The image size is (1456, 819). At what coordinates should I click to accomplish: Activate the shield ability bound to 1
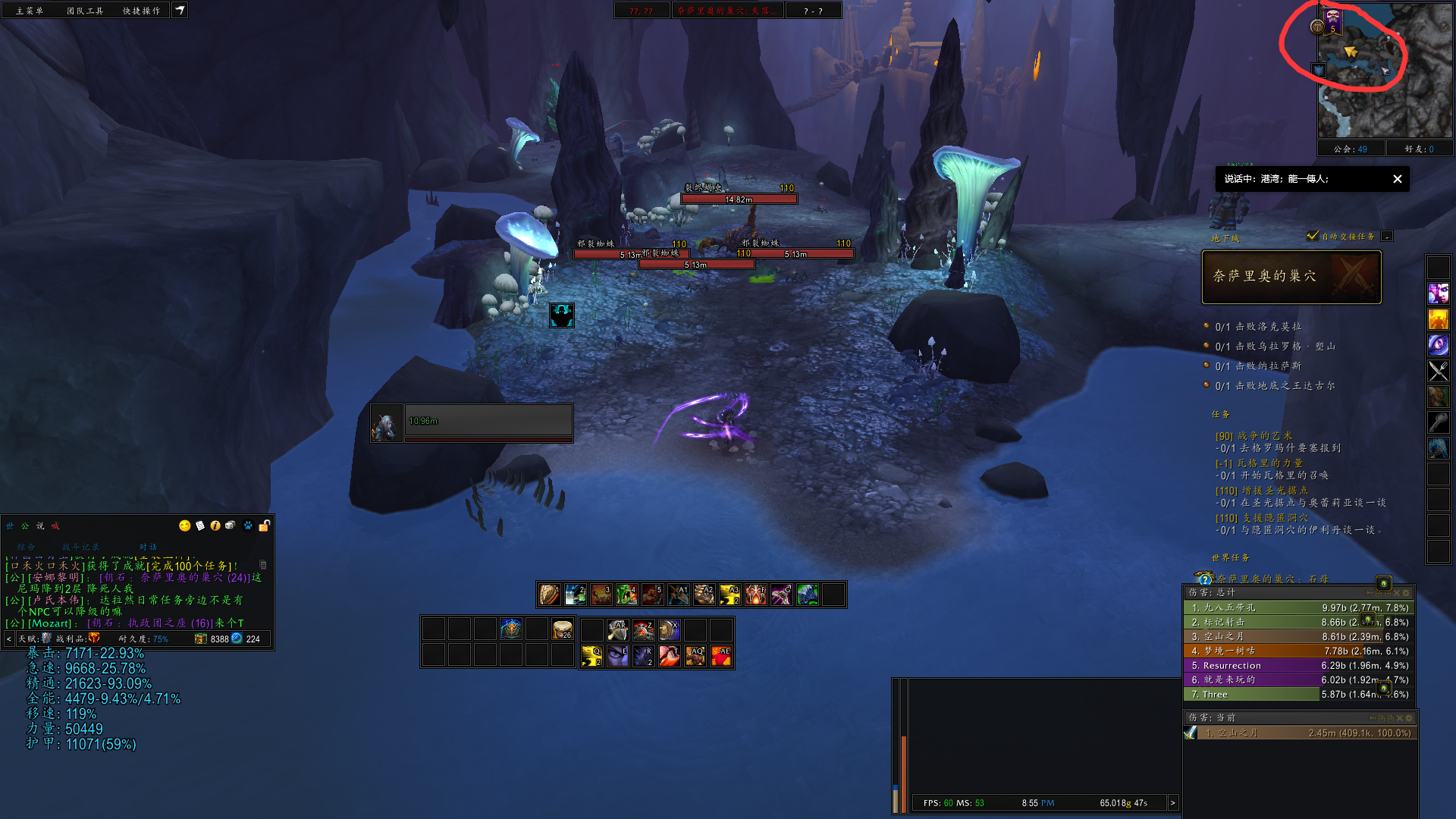[550, 595]
